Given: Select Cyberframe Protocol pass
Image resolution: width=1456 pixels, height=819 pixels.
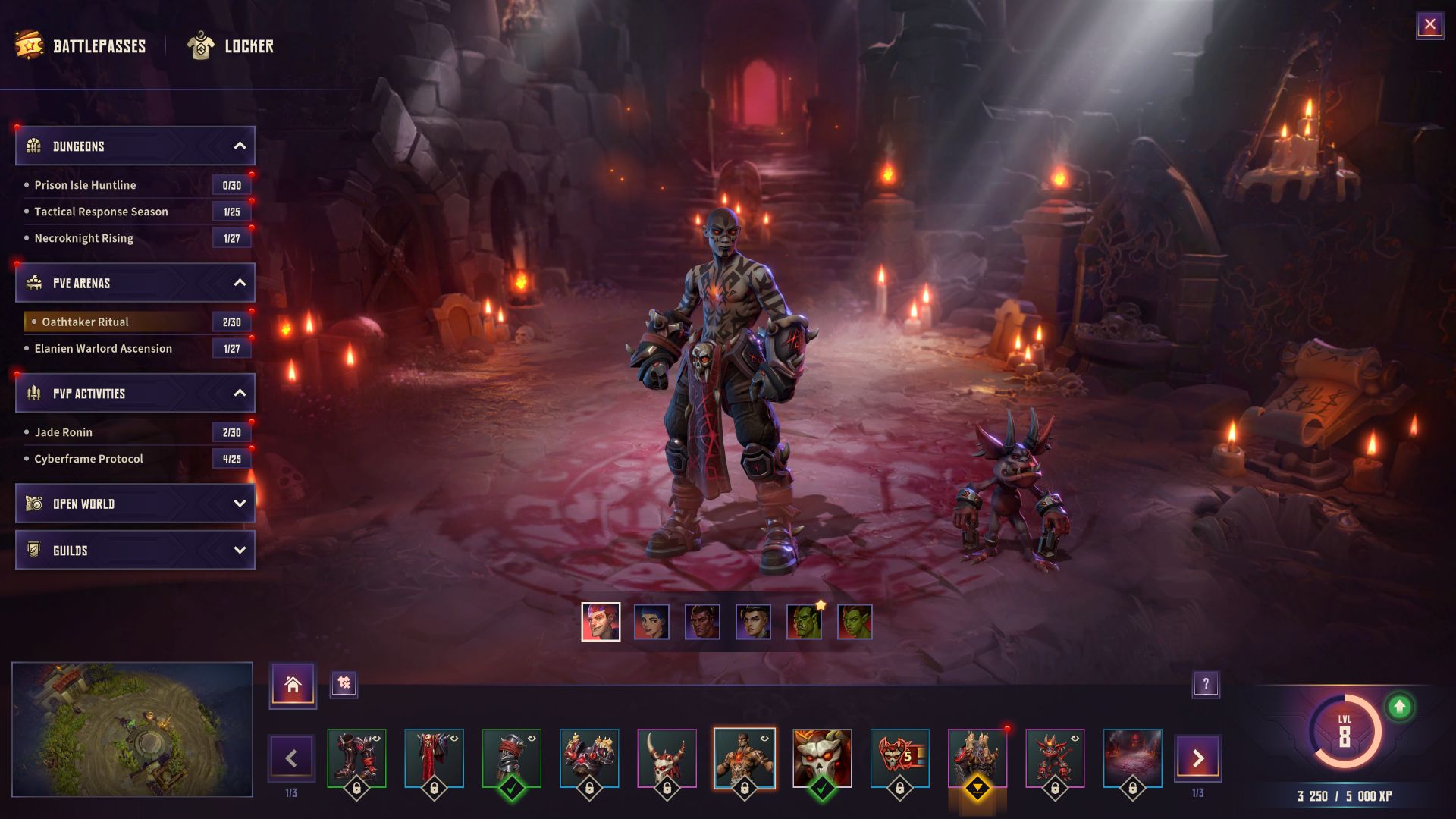Looking at the screenshot, I should 88,459.
